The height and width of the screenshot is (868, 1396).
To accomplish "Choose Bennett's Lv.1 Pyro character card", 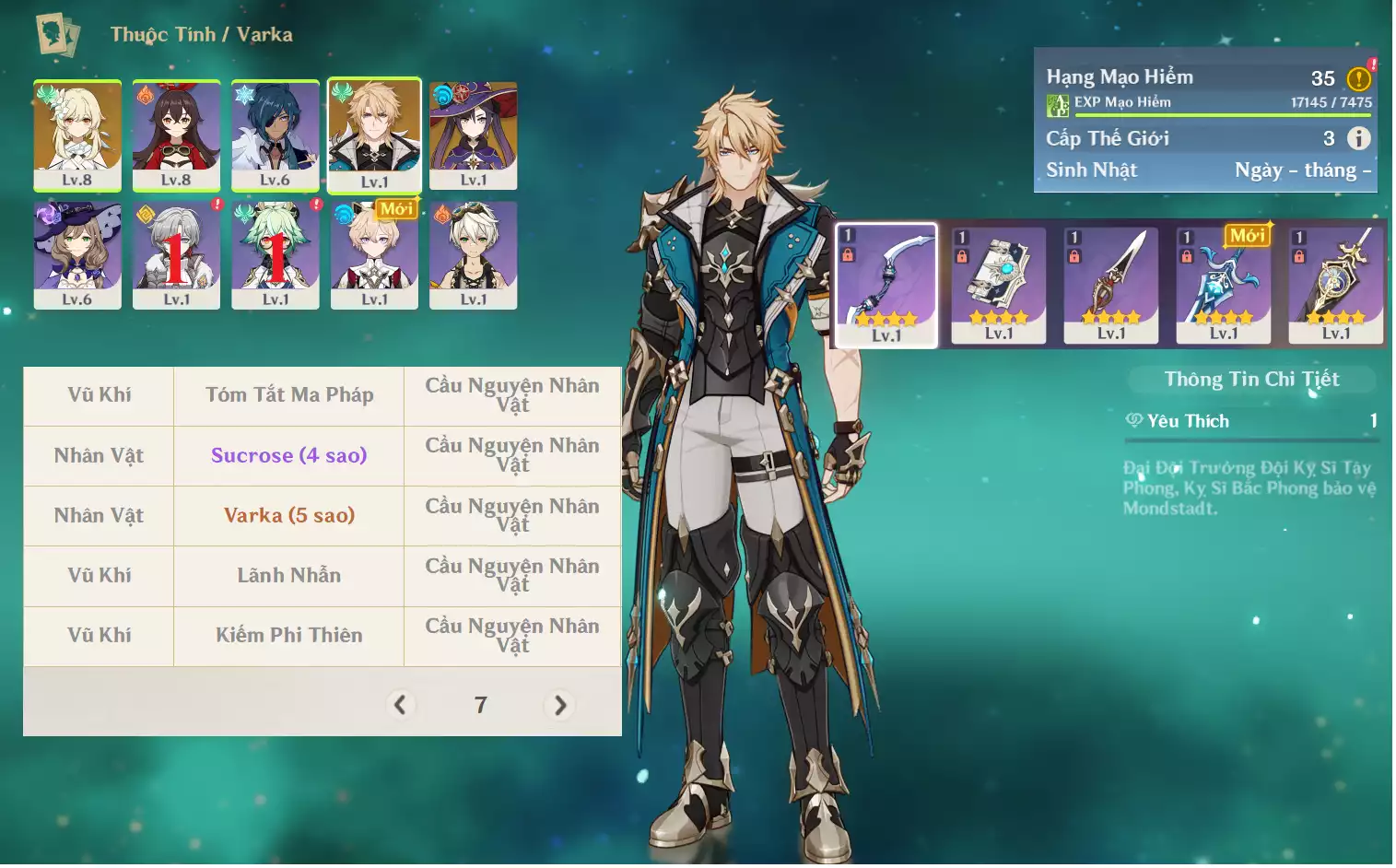I will (474, 255).
